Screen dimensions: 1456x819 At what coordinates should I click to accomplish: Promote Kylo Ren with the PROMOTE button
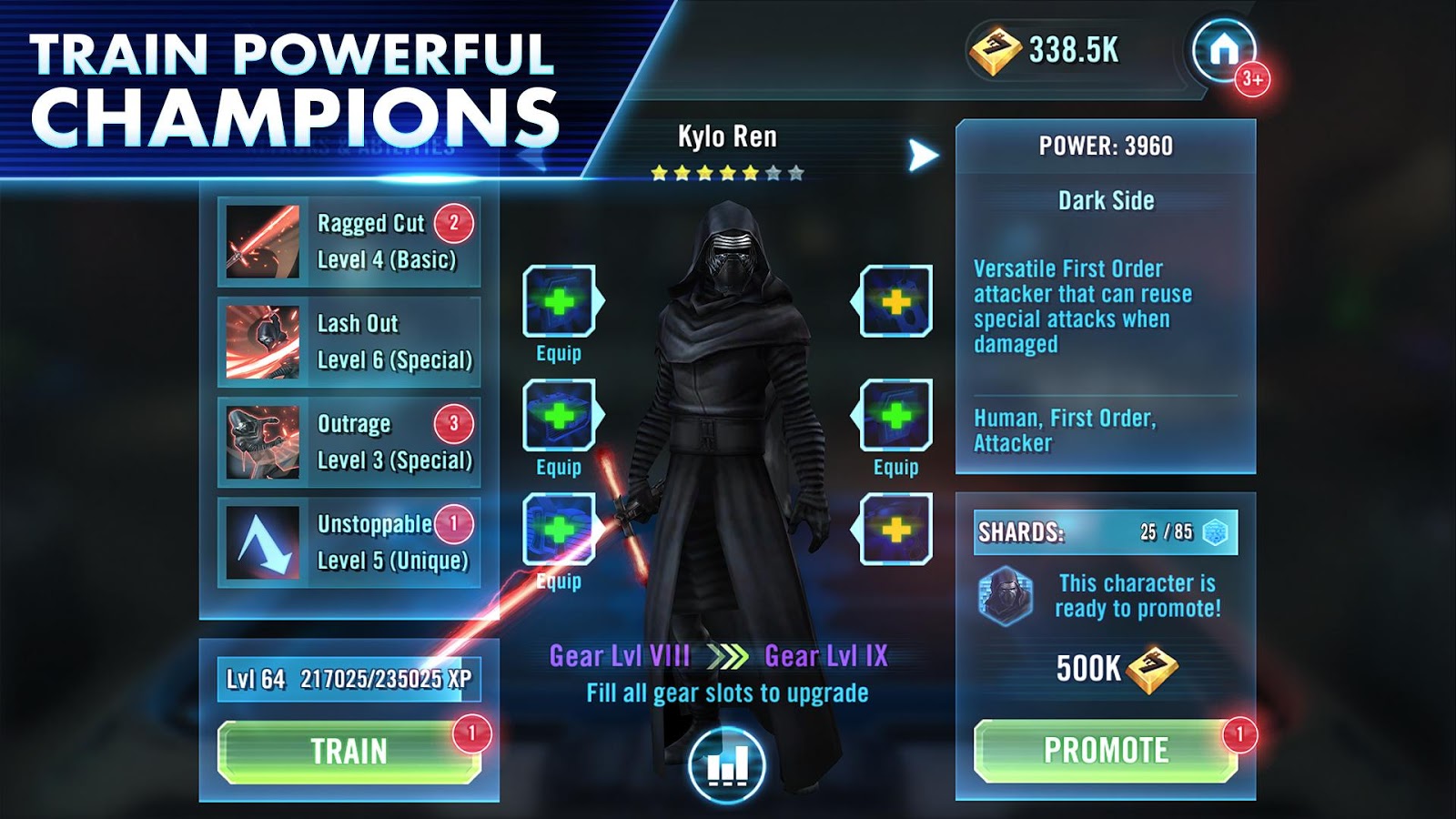pyautogui.click(x=1106, y=751)
